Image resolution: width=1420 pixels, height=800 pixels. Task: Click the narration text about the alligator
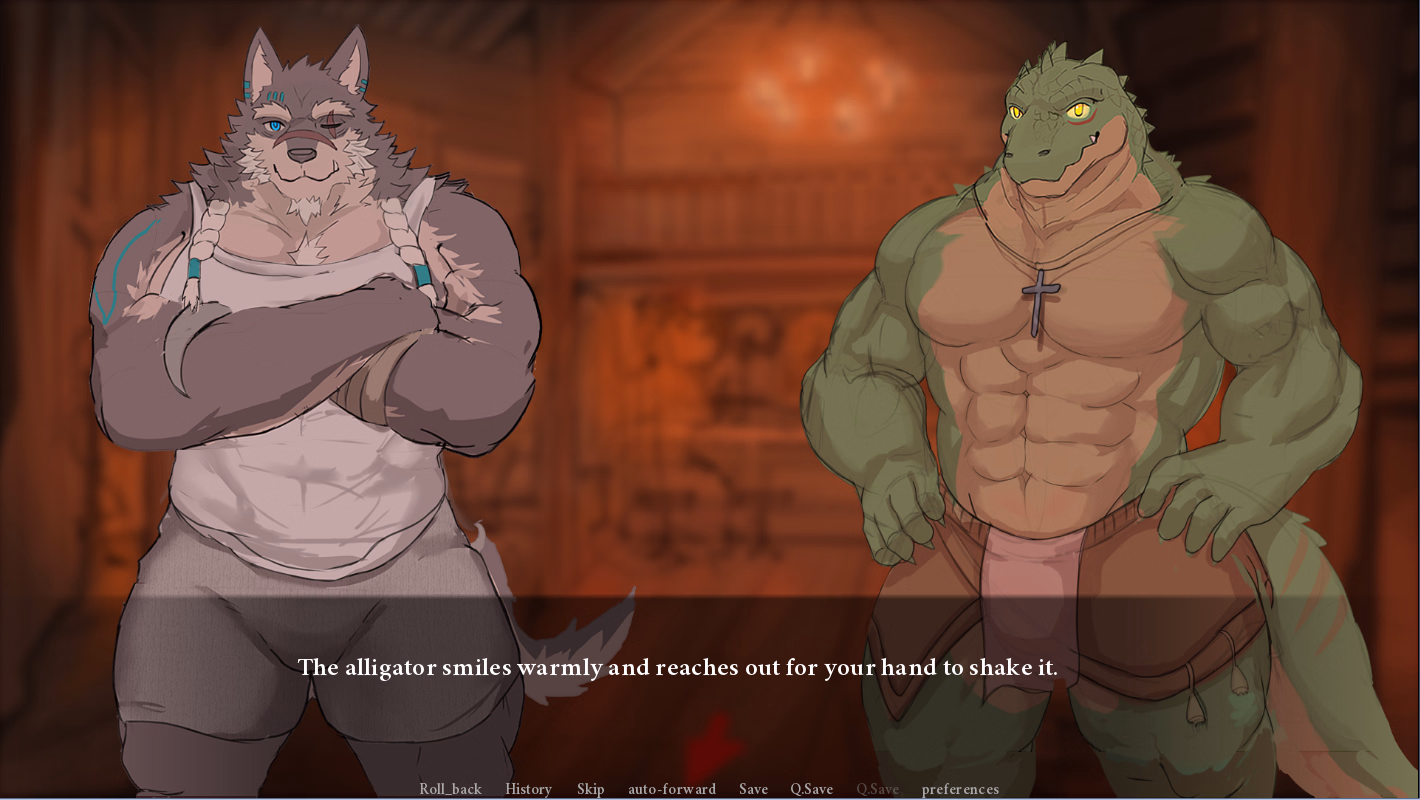(678, 667)
